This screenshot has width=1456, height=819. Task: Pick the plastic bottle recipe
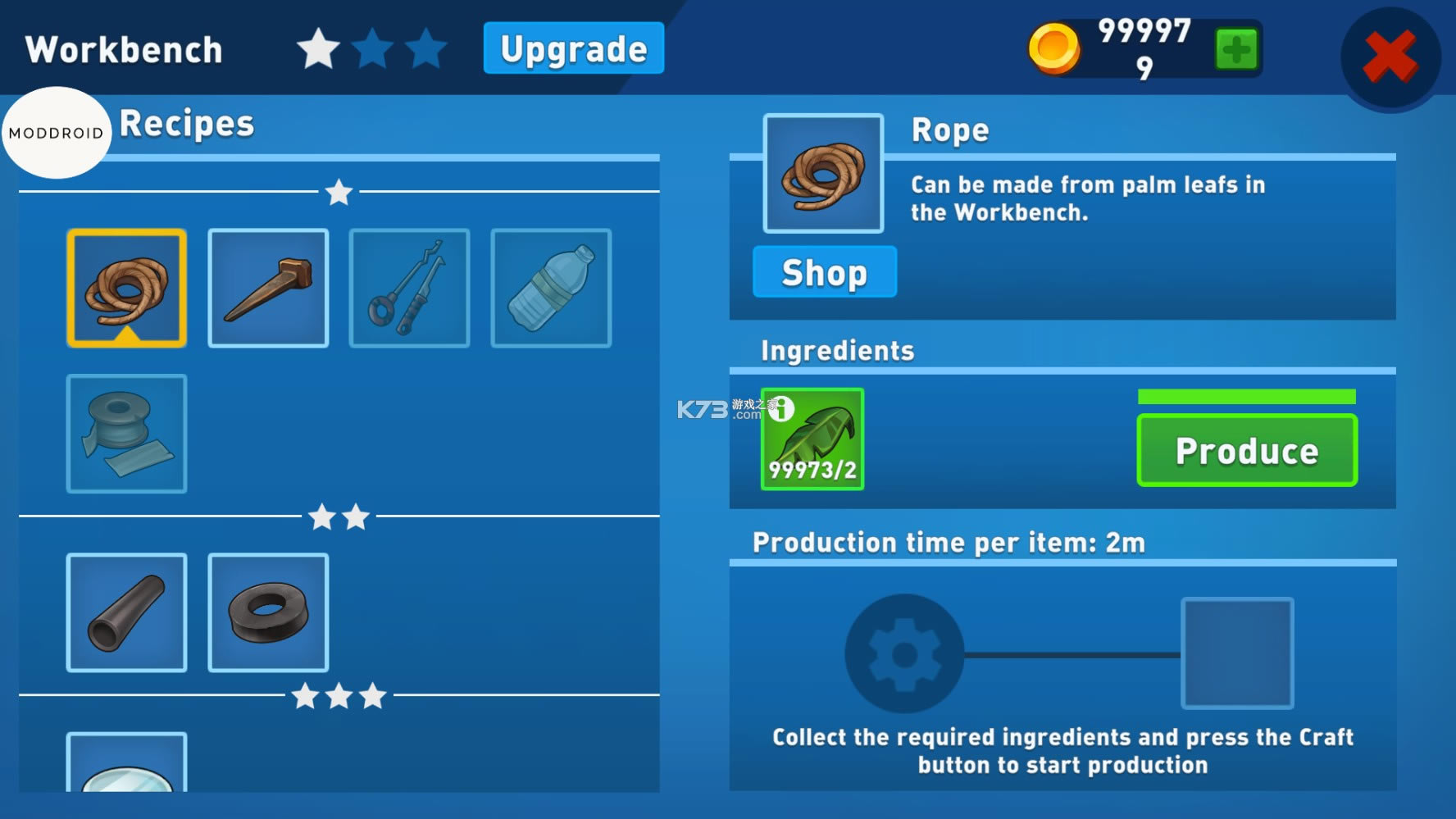coord(551,288)
